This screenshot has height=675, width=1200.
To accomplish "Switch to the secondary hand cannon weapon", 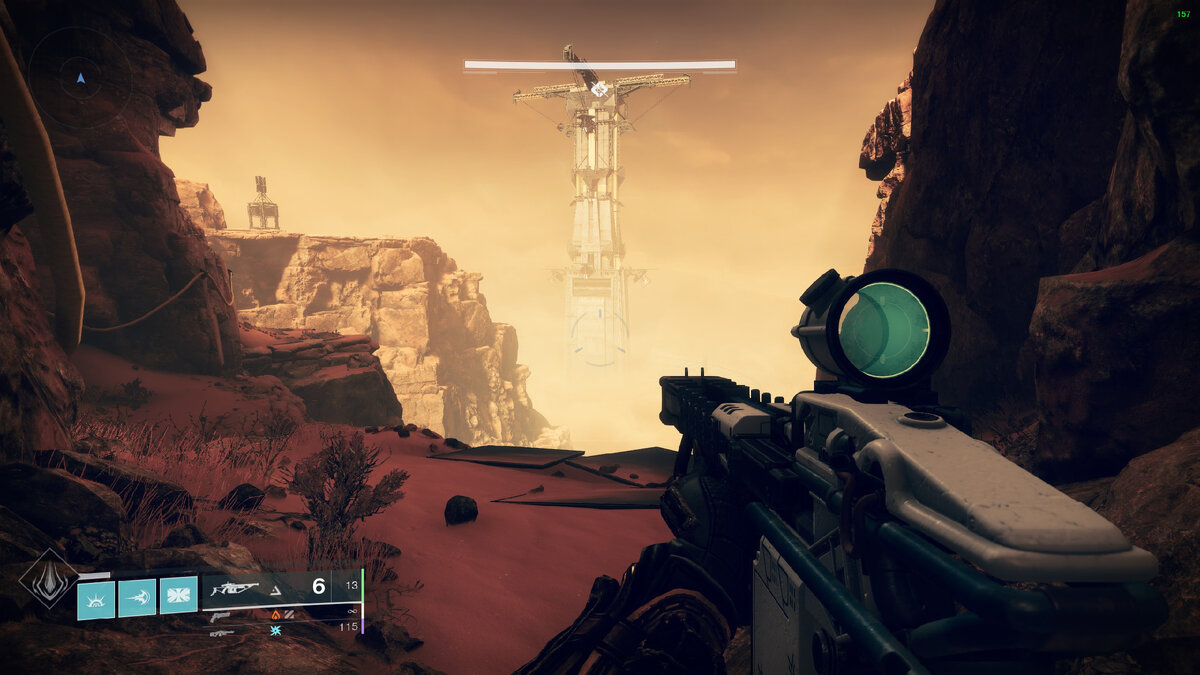I will tap(221, 615).
